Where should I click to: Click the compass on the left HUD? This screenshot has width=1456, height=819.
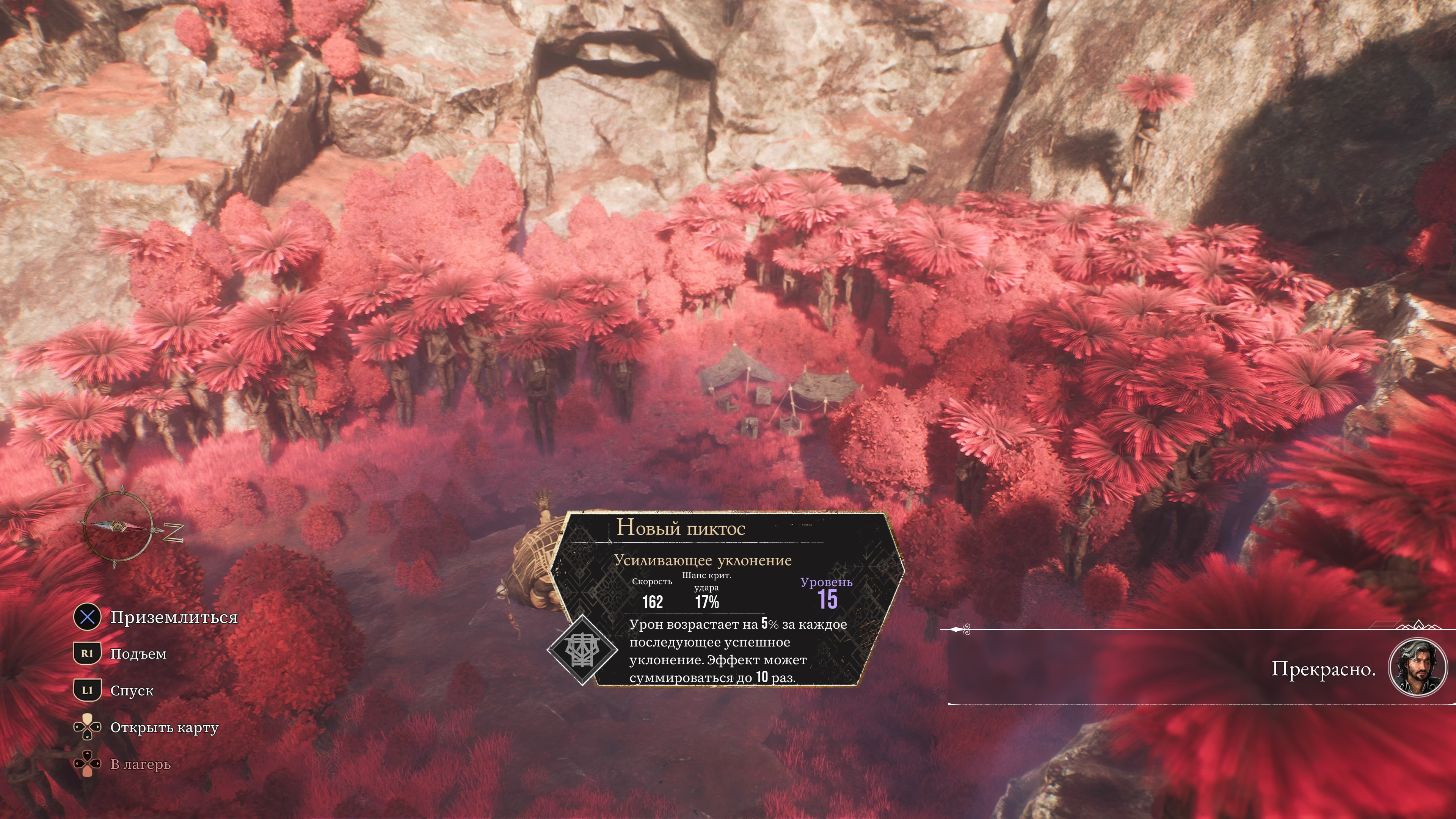(x=118, y=528)
